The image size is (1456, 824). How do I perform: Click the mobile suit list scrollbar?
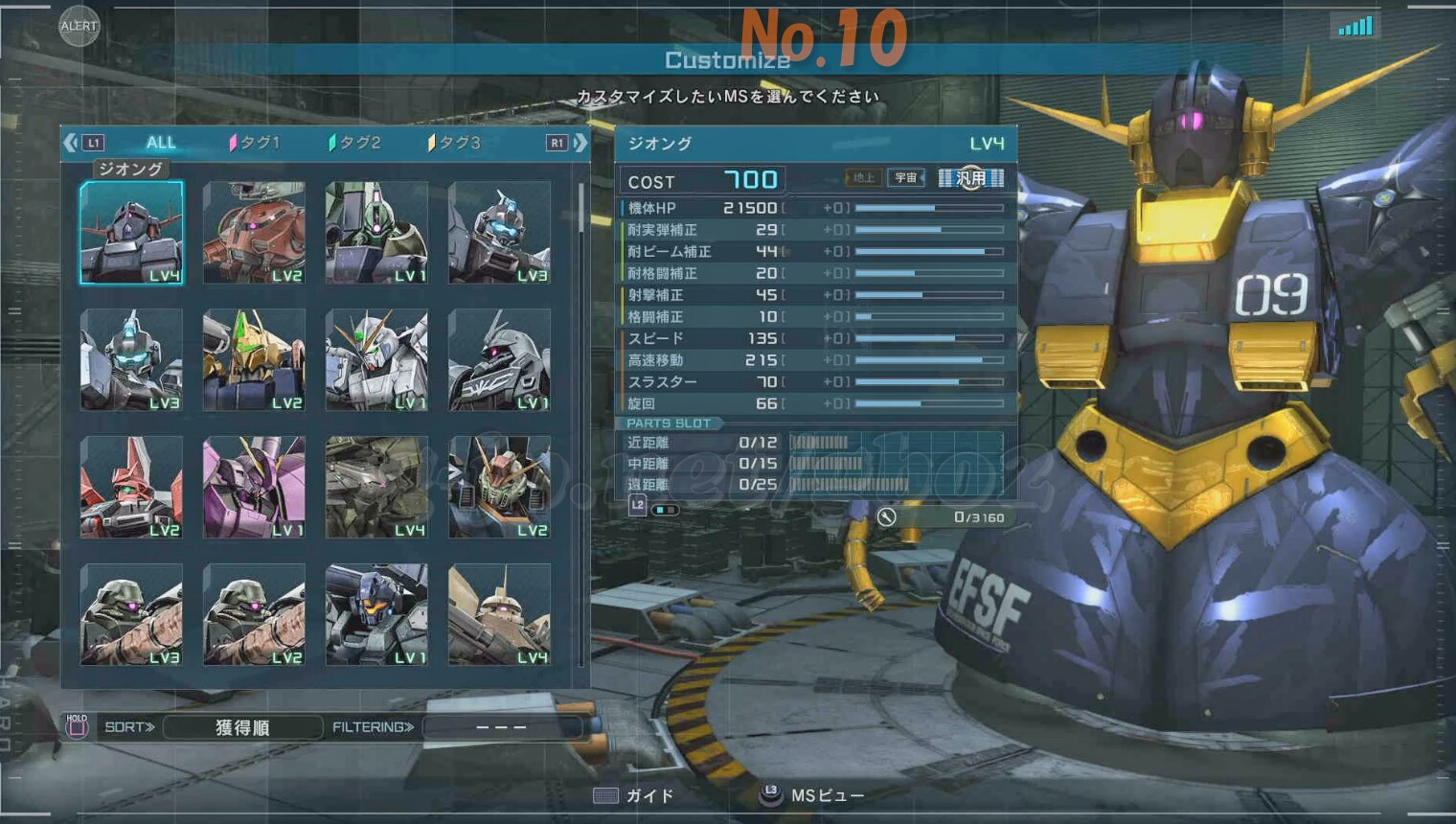coord(580,208)
